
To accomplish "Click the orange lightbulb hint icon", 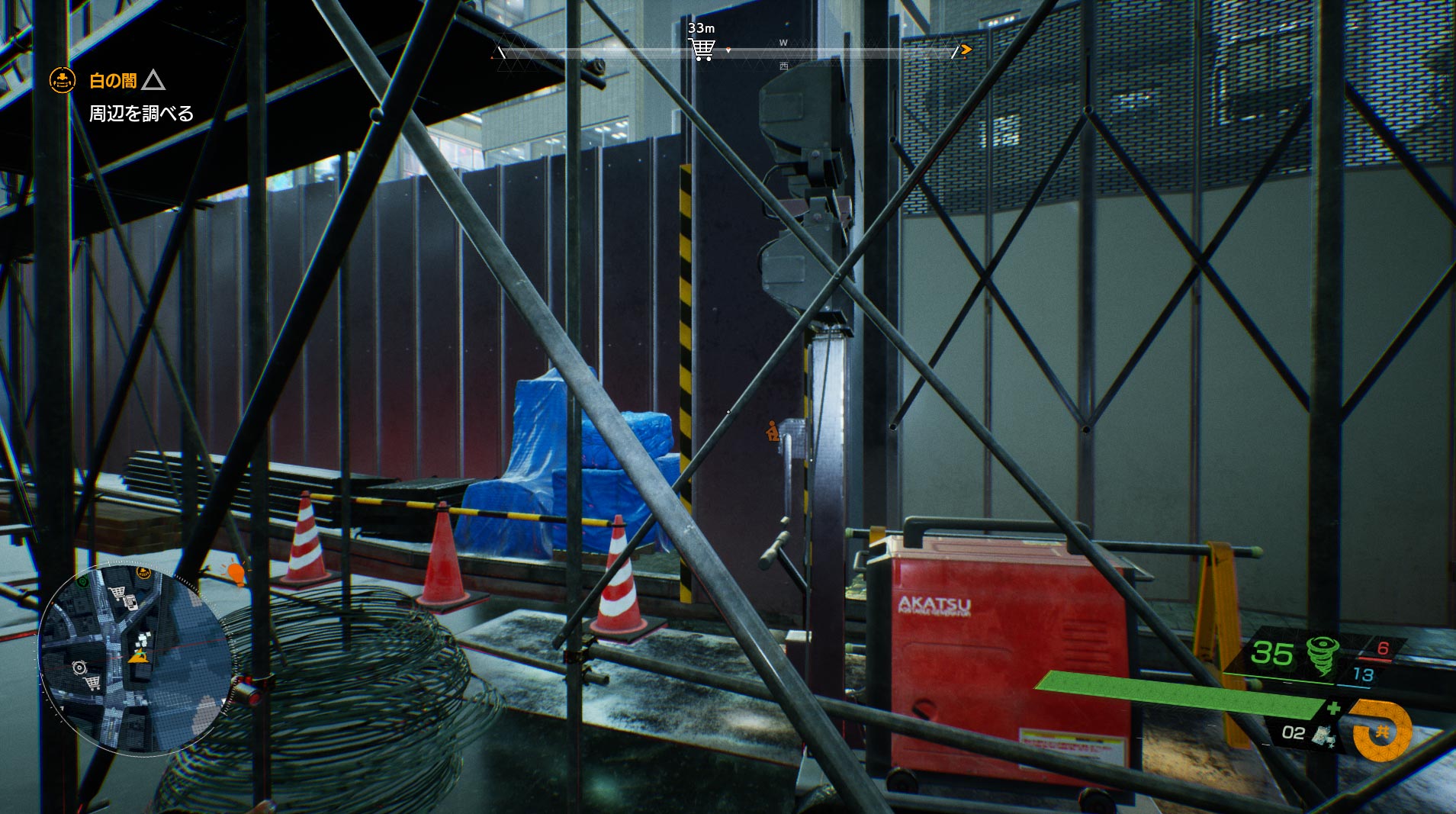I will point(236,571).
